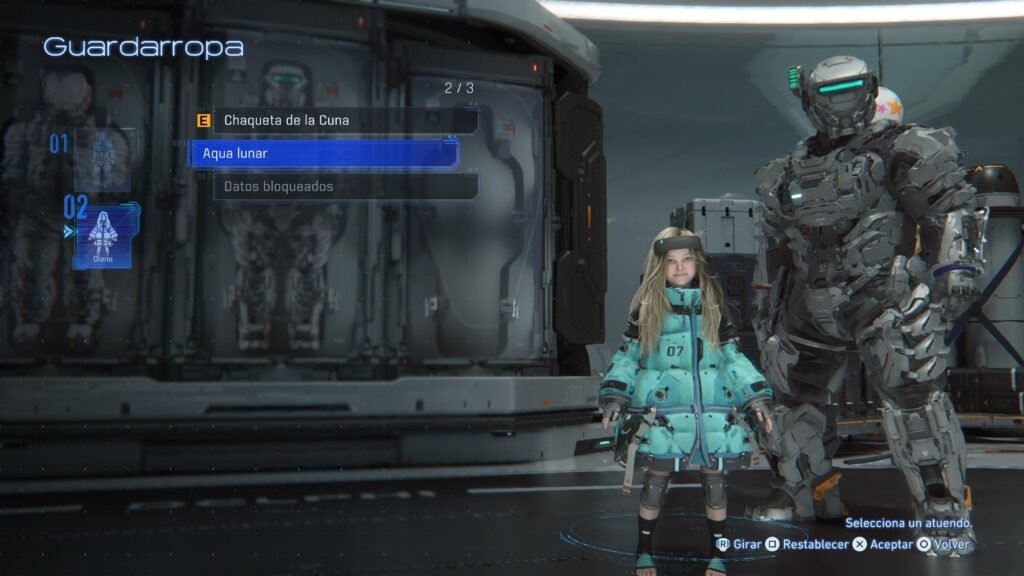
Task: Select the Chaqueta de la Cuna outfit
Action: (x=340, y=121)
